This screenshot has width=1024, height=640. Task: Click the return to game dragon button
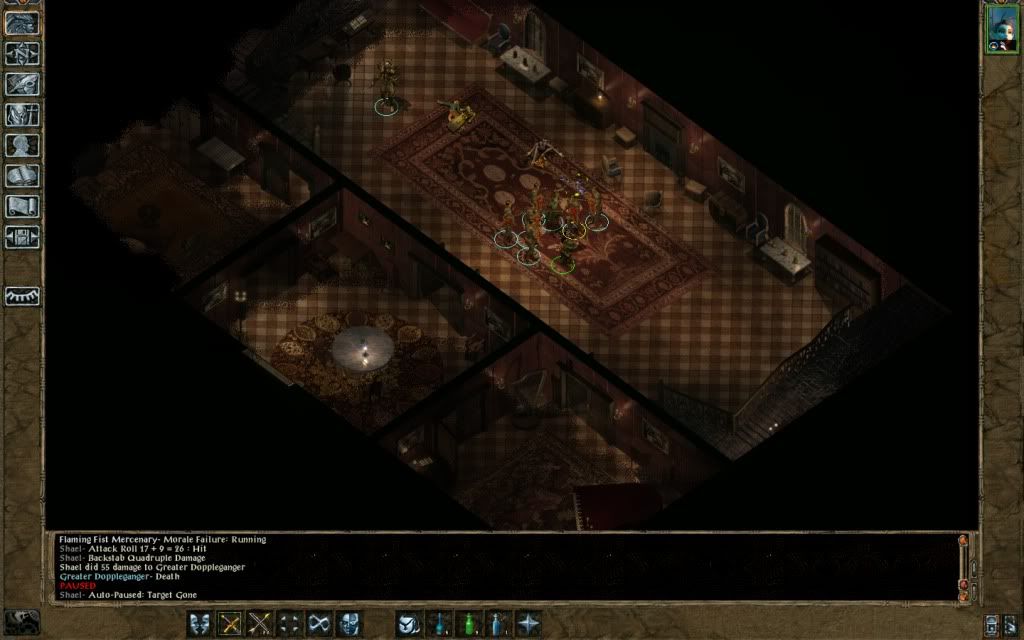(22, 23)
